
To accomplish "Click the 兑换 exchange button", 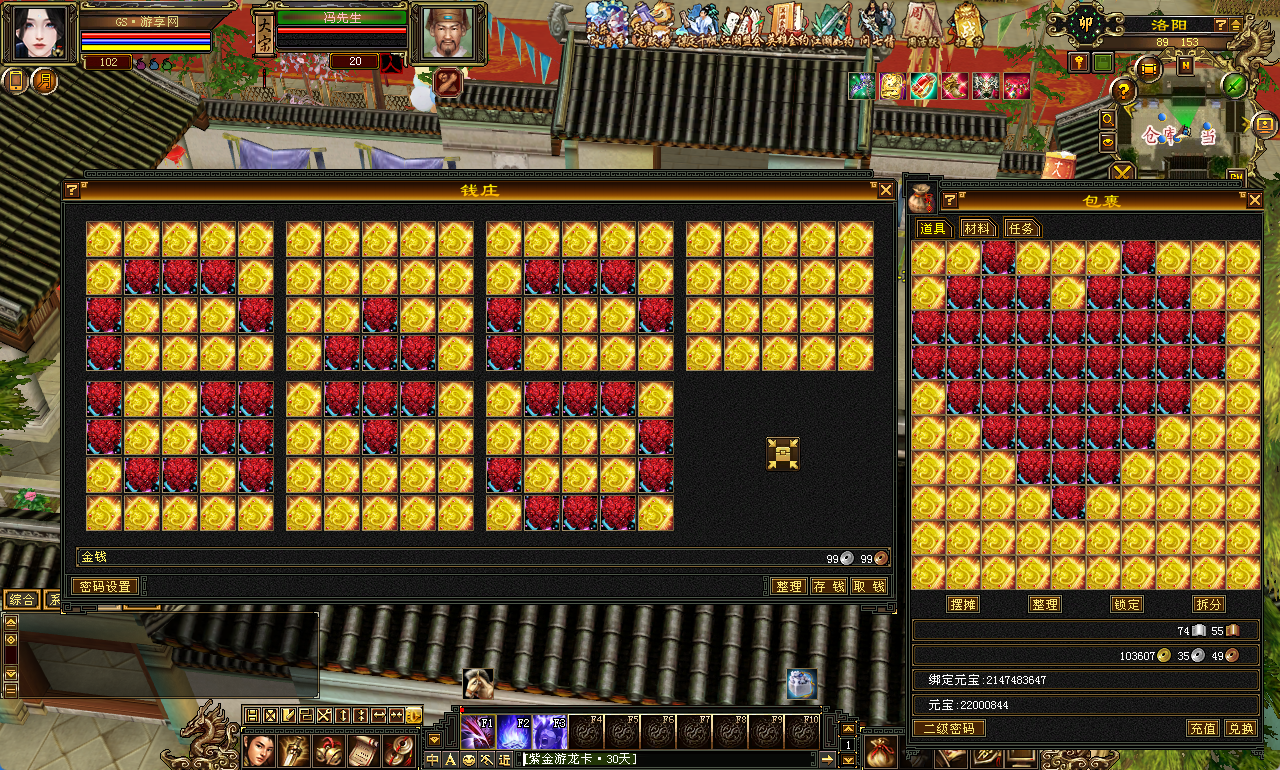I will tap(1240, 728).
